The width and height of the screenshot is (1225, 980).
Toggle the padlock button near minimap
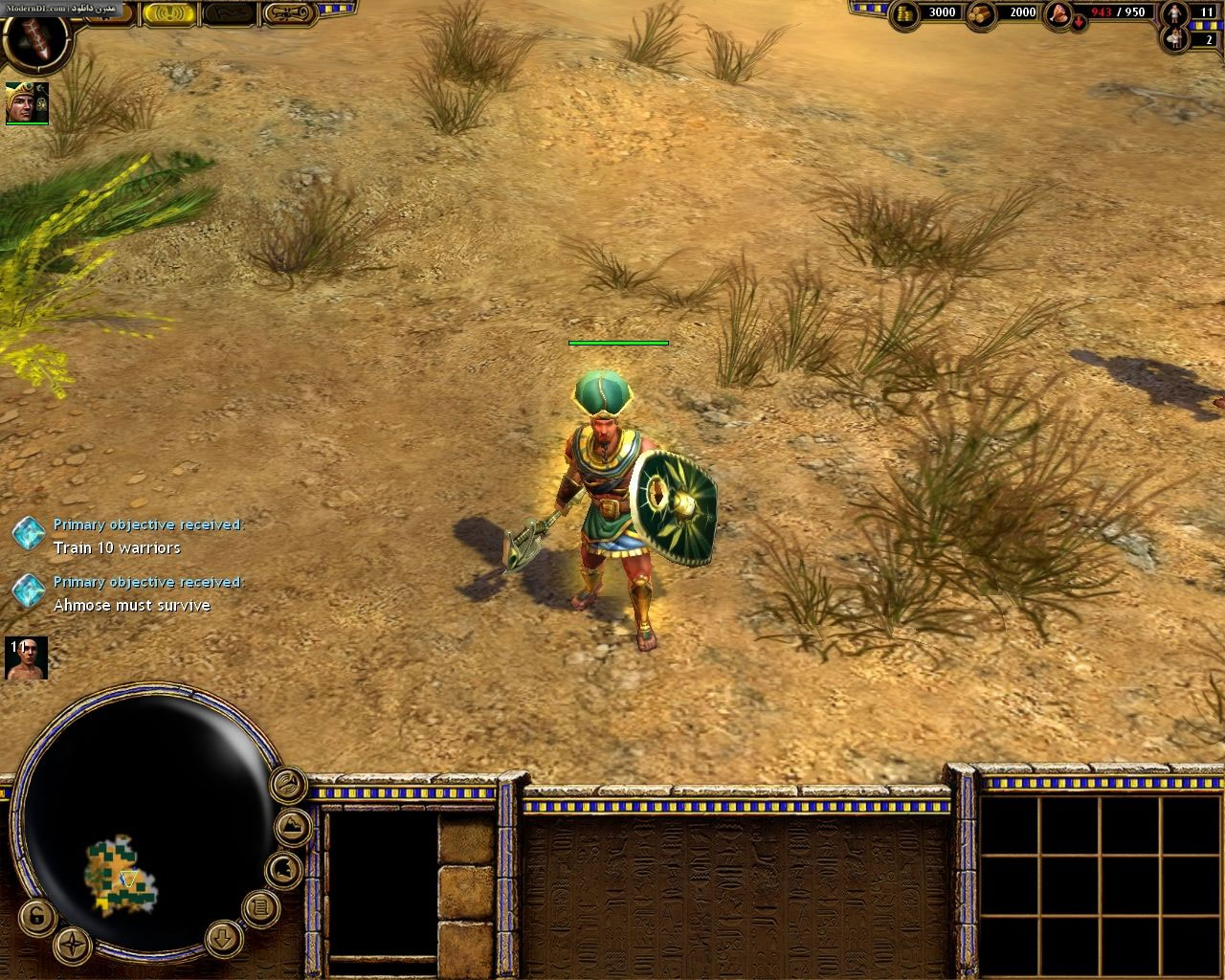(x=35, y=918)
